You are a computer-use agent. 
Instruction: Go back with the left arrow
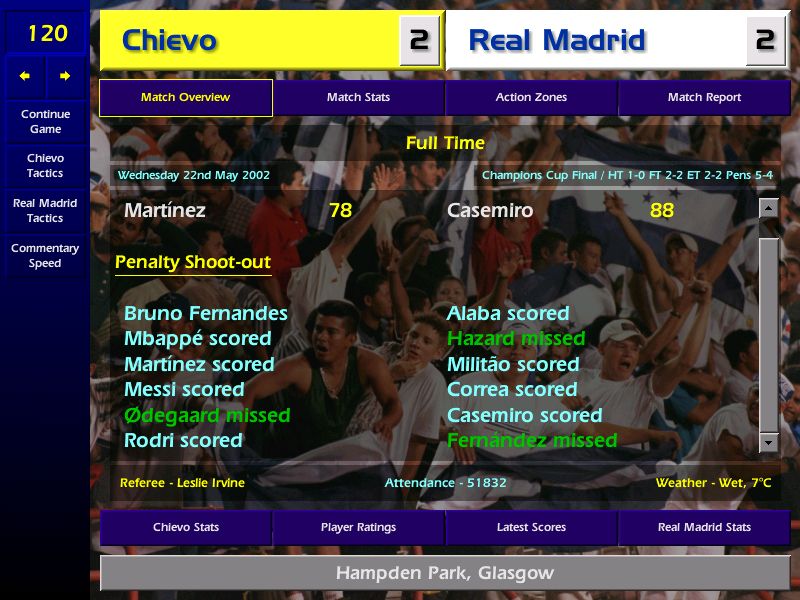pos(25,76)
